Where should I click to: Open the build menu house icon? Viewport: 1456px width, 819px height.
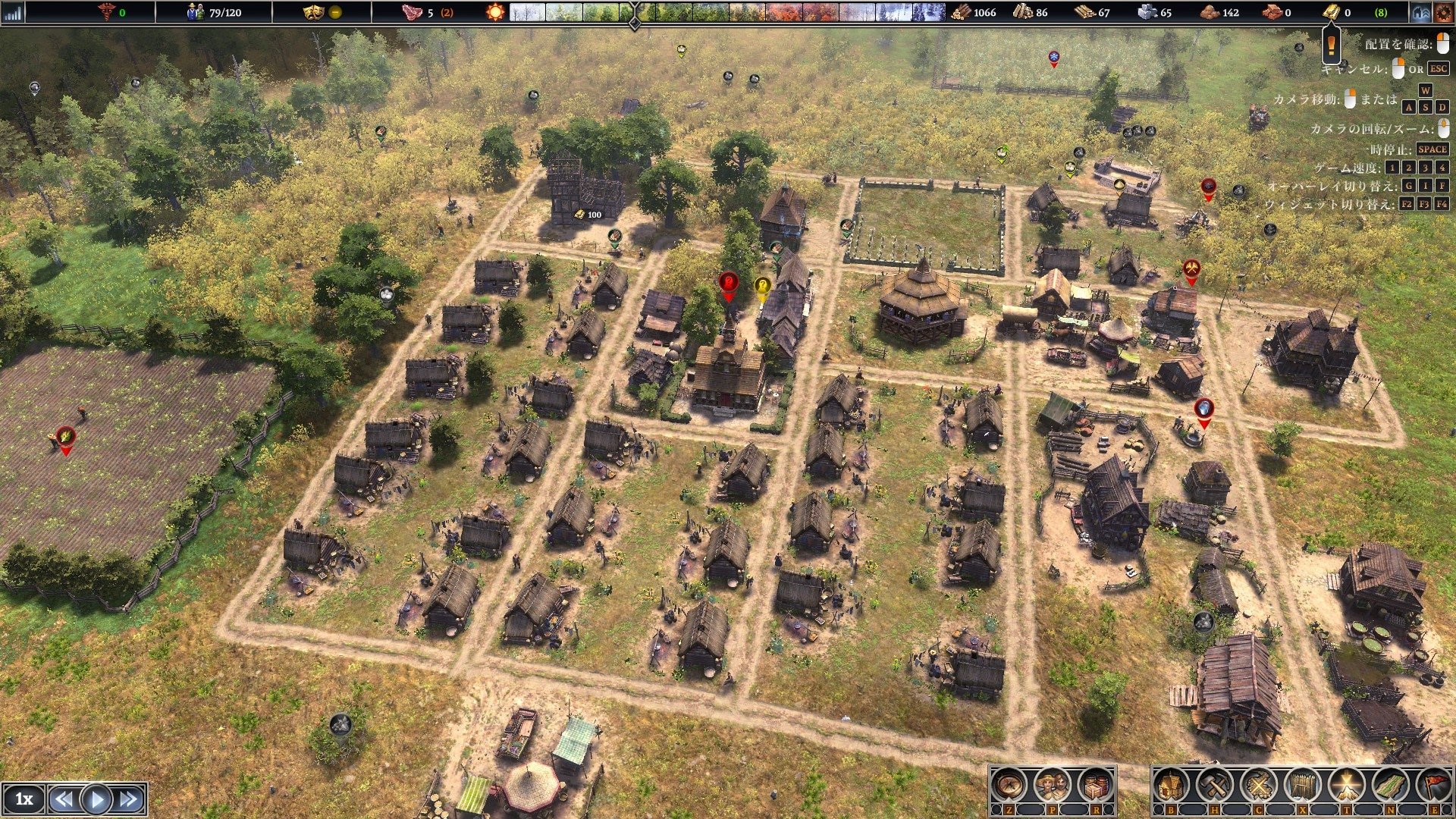pos(1171,786)
